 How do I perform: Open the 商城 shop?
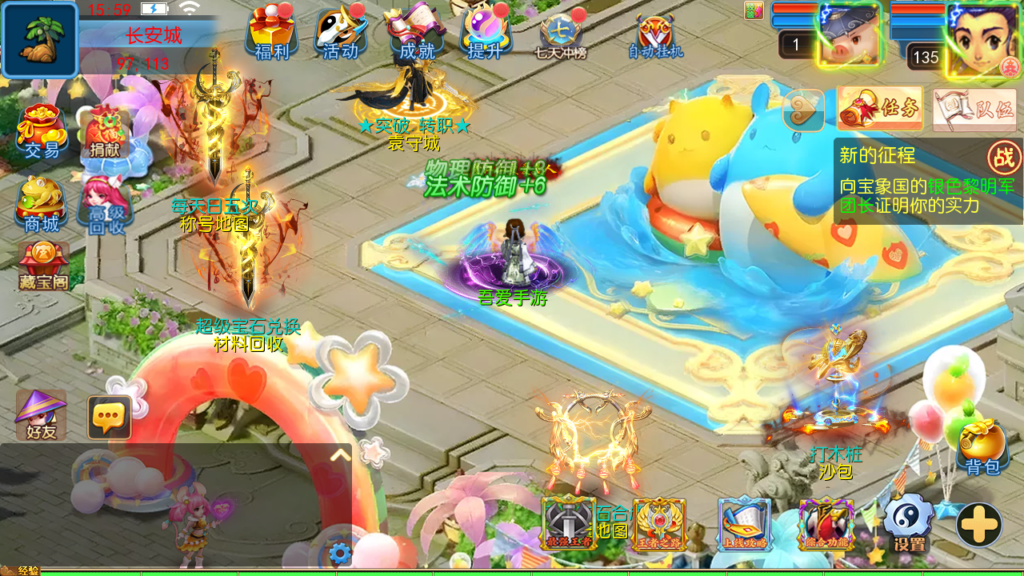tap(42, 204)
